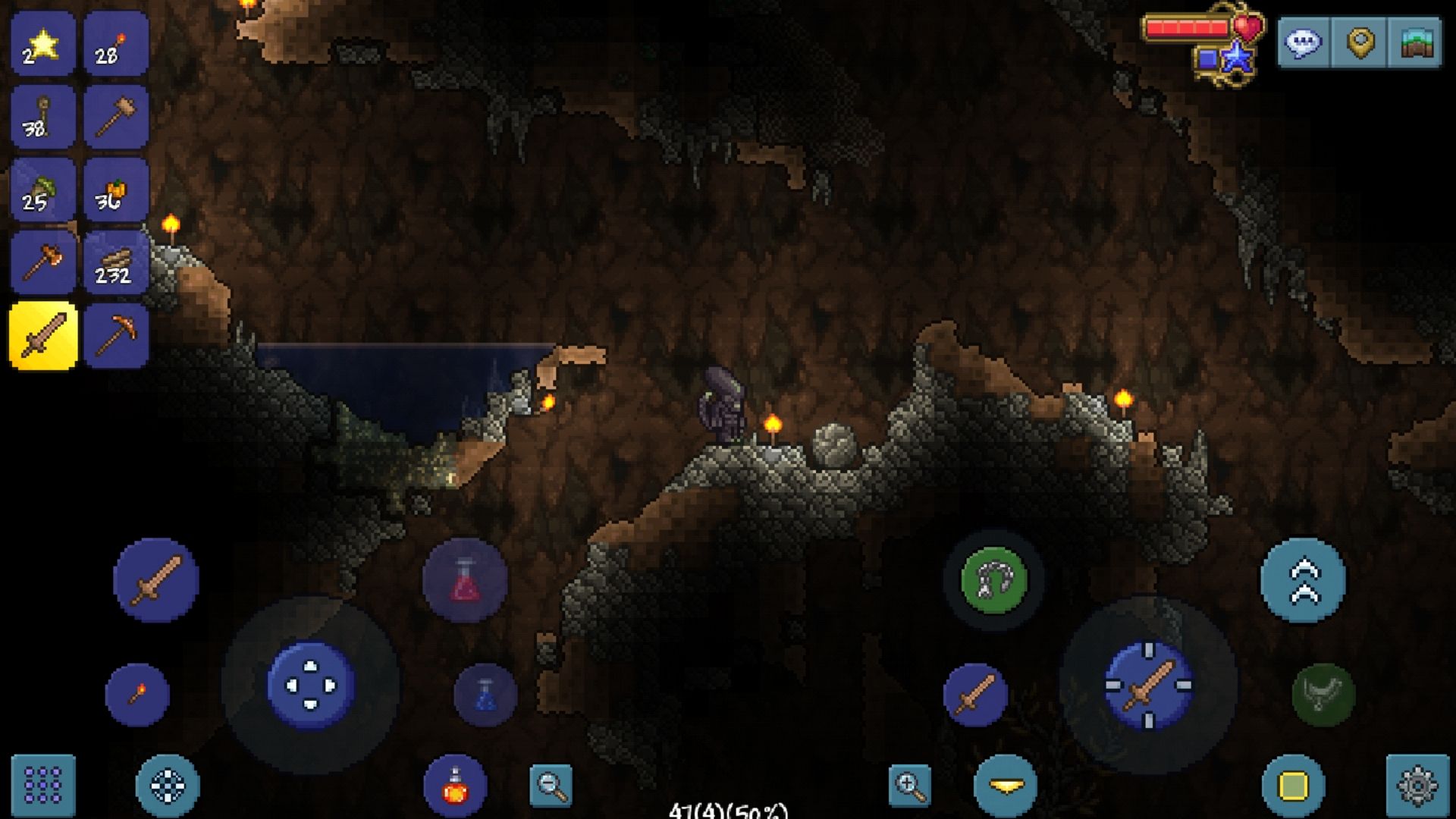Select the wood stack in the hotbar
1456x819 pixels.
[x=116, y=262]
